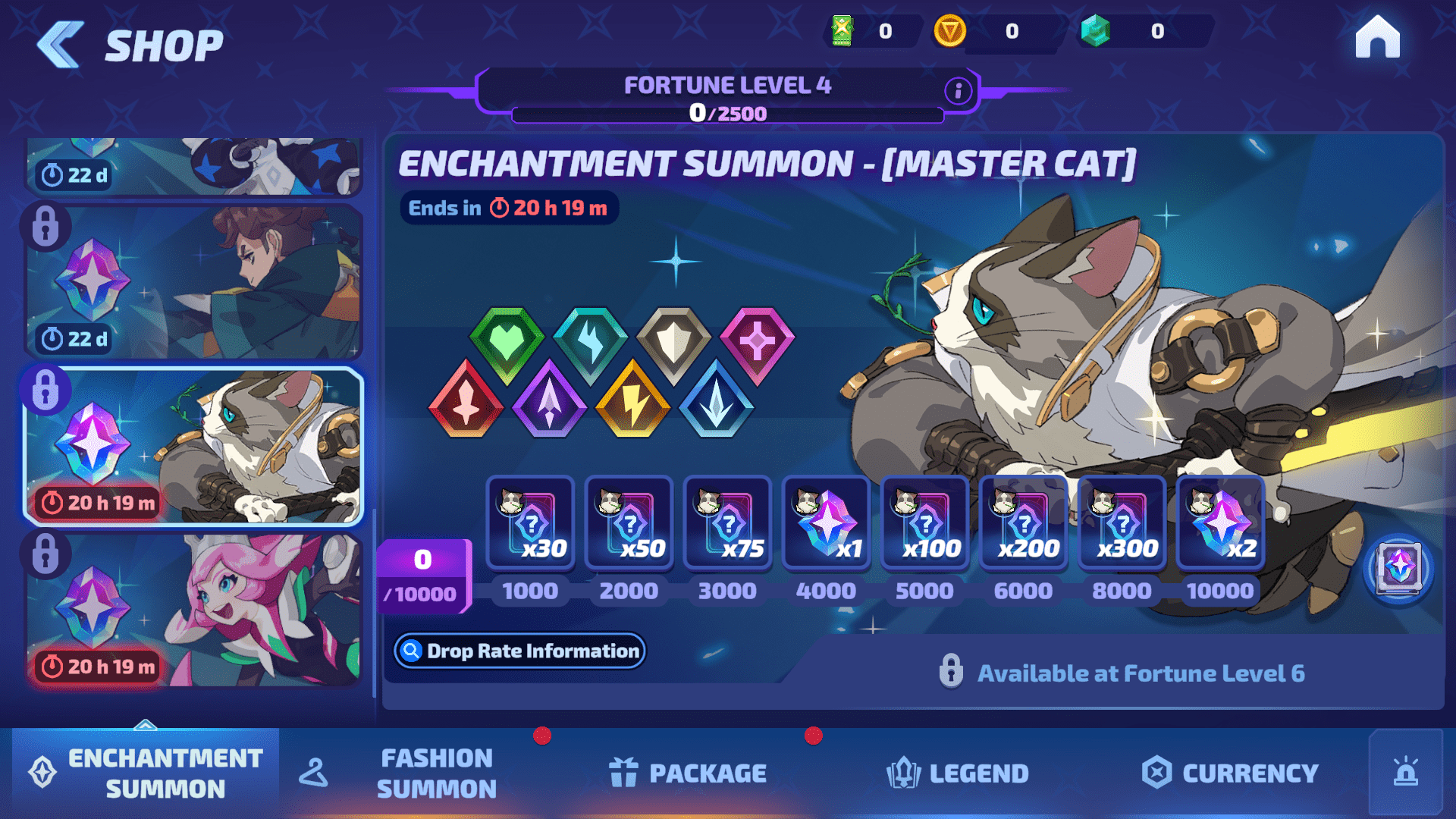Inspect the x2 gem reward at 10000
This screenshot has width=1456, height=819.
point(1220,523)
